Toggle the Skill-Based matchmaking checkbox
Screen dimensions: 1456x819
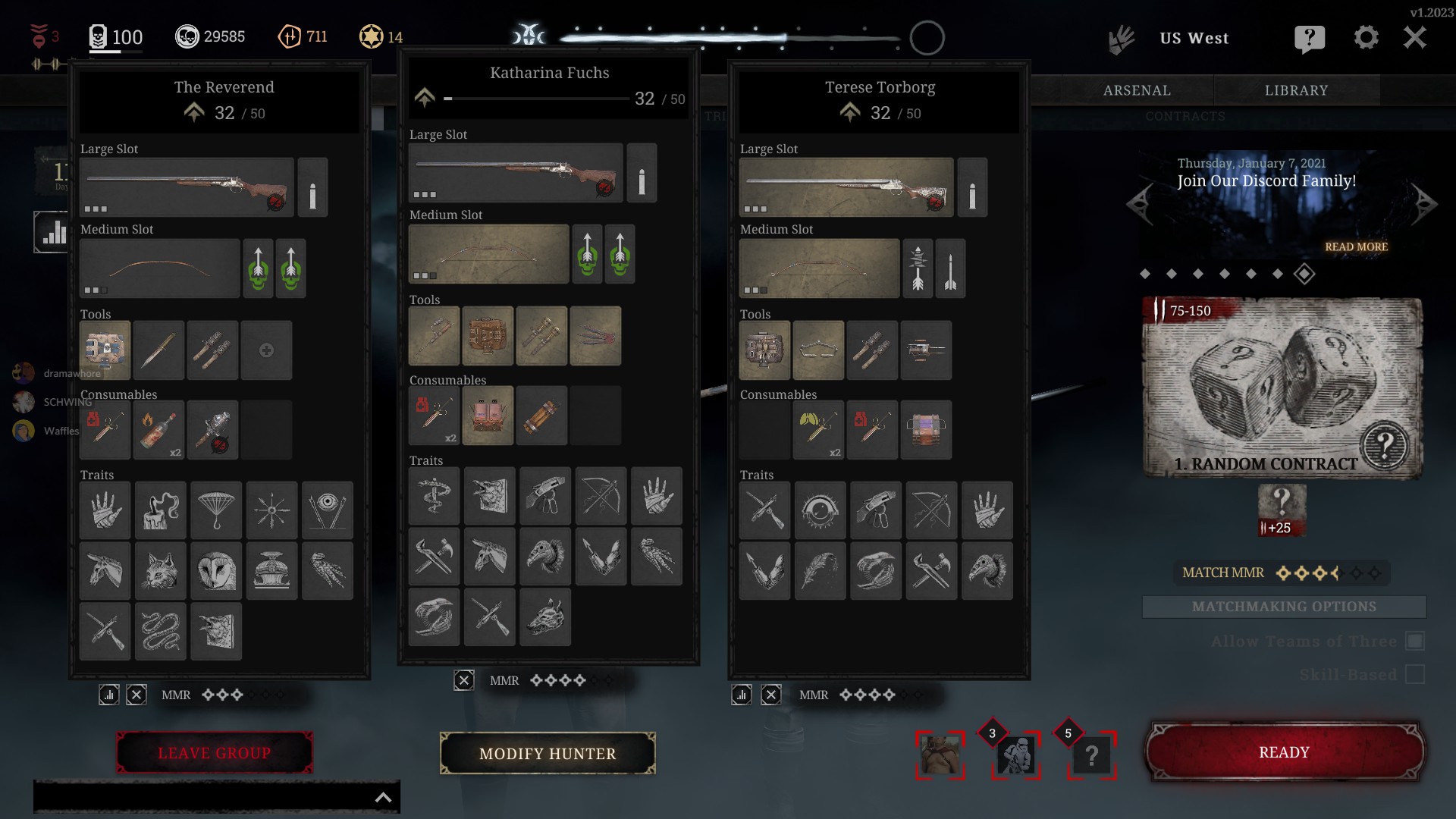pos(1415,674)
